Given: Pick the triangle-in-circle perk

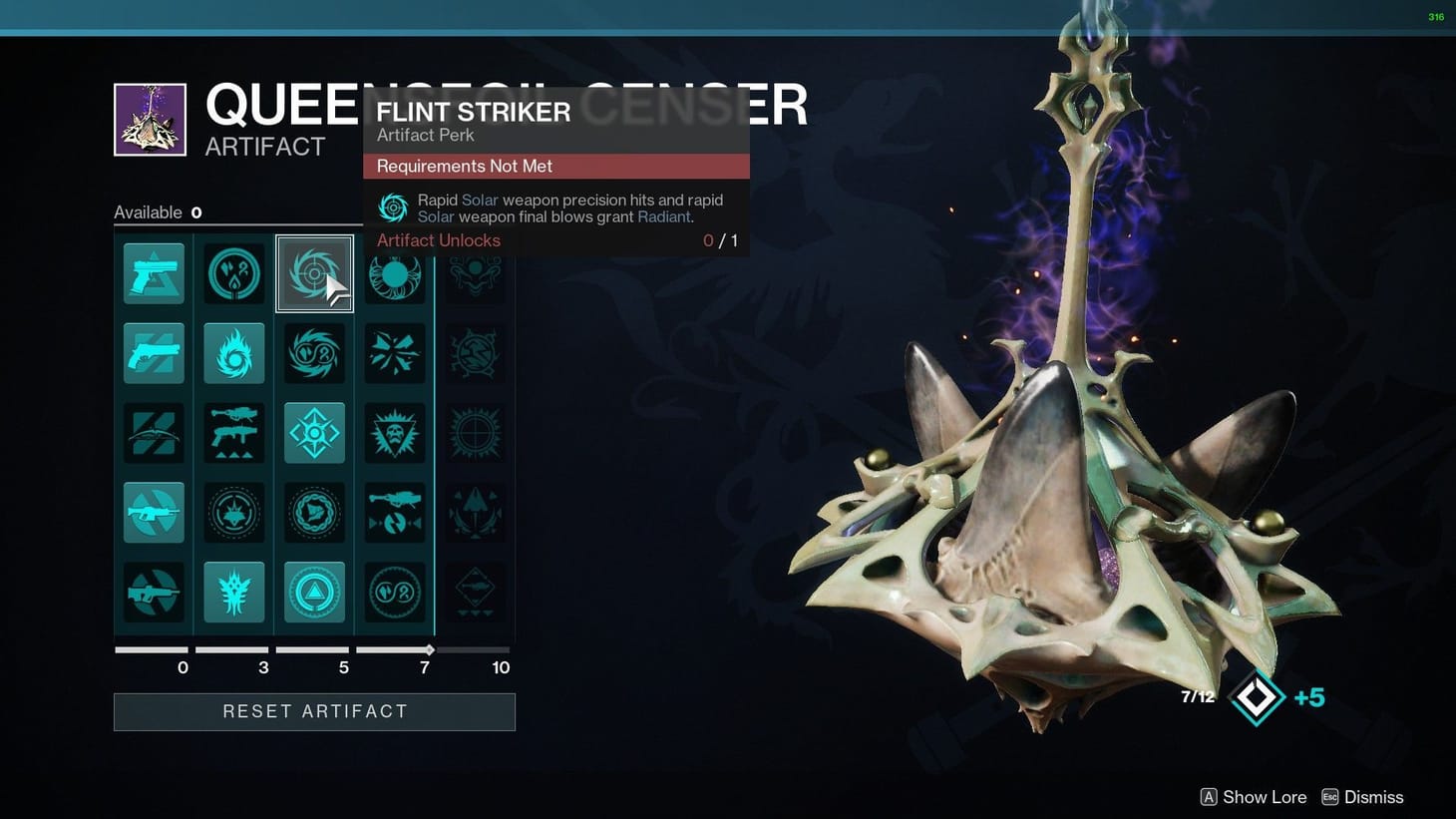Looking at the screenshot, I should [x=314, y=593].
